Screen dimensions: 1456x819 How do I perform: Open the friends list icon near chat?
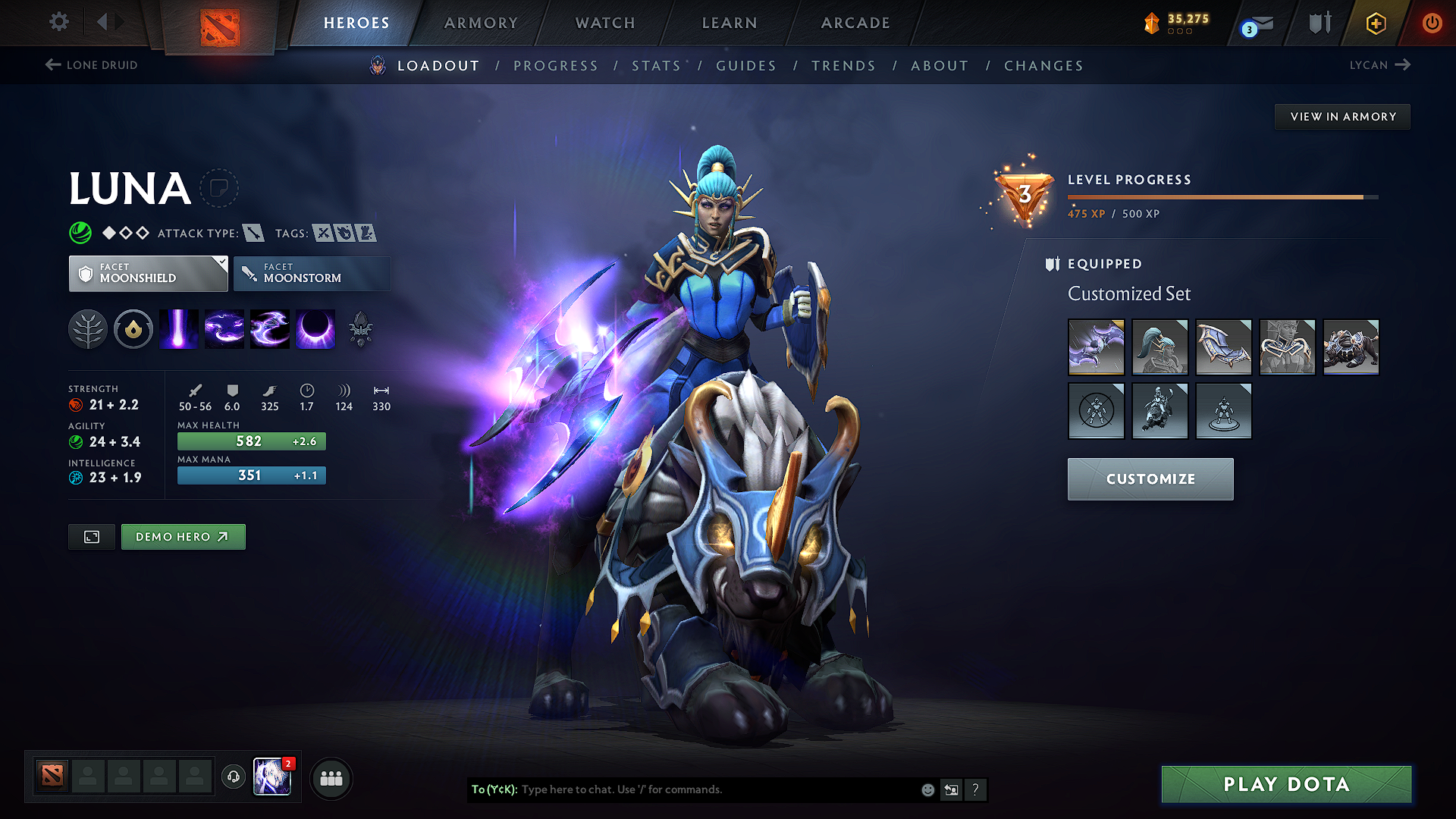[x=331, y=778]
